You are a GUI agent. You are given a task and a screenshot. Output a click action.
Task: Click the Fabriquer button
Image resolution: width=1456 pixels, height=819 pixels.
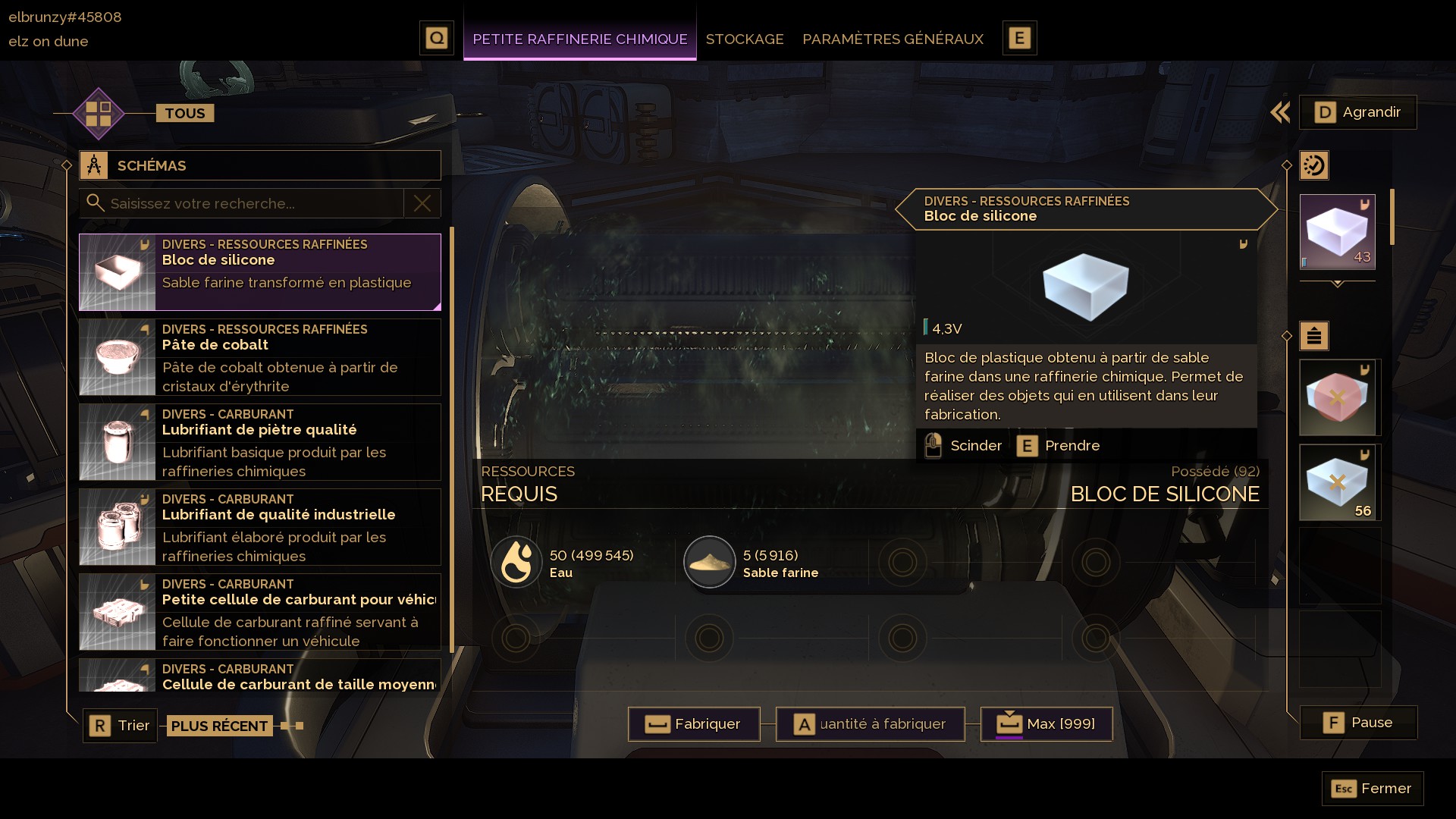tap(694, 724)
